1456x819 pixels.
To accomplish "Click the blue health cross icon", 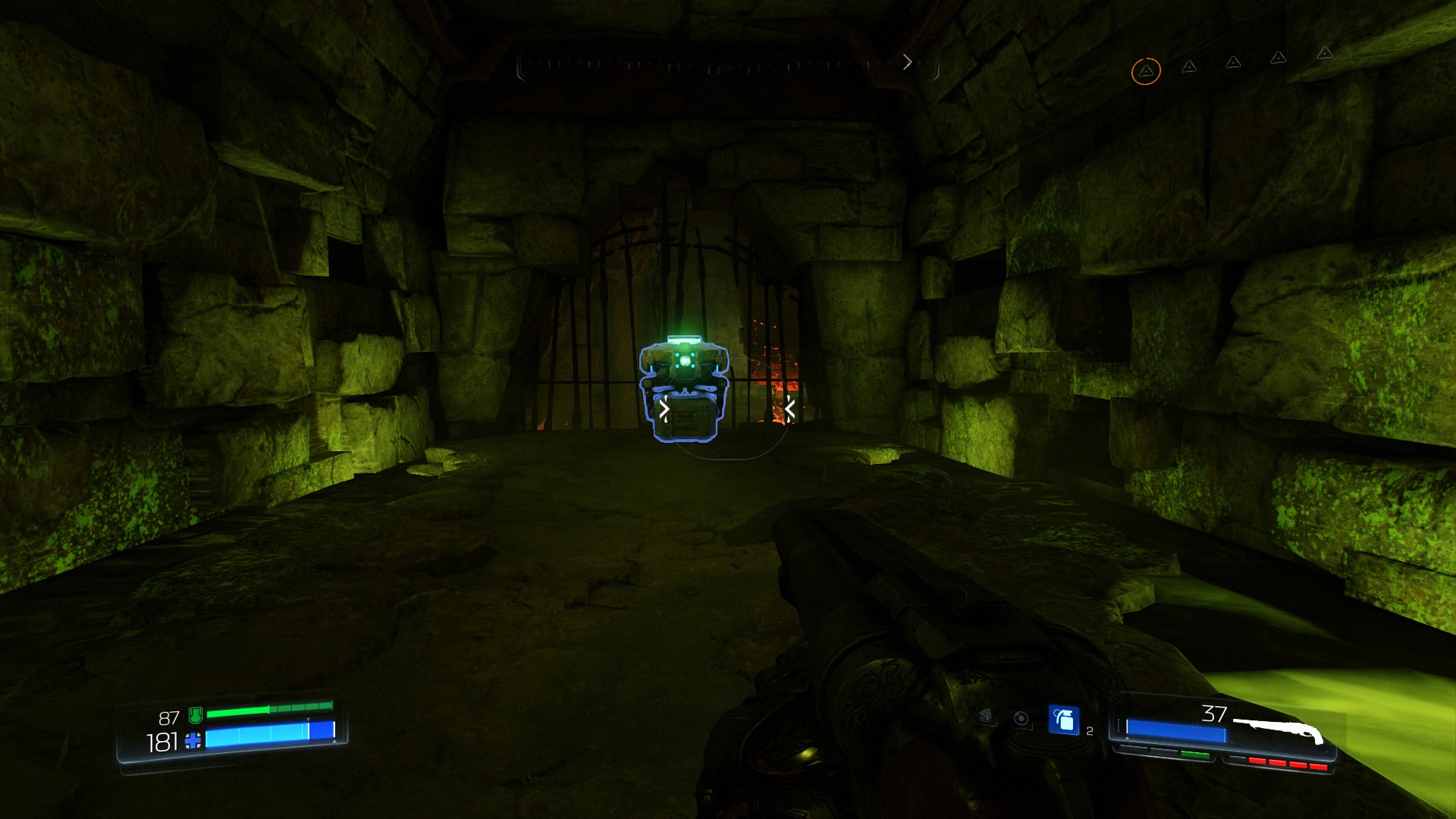I will [193, 741].
